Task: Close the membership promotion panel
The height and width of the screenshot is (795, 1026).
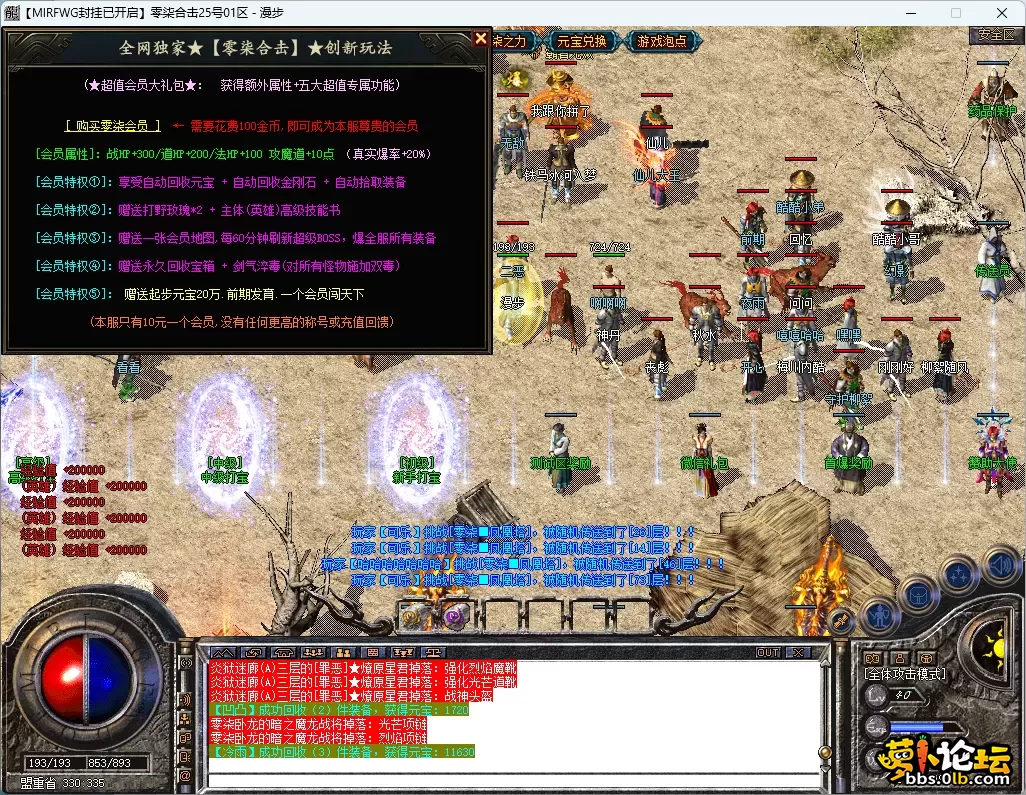Action: (x=481, y=39)
